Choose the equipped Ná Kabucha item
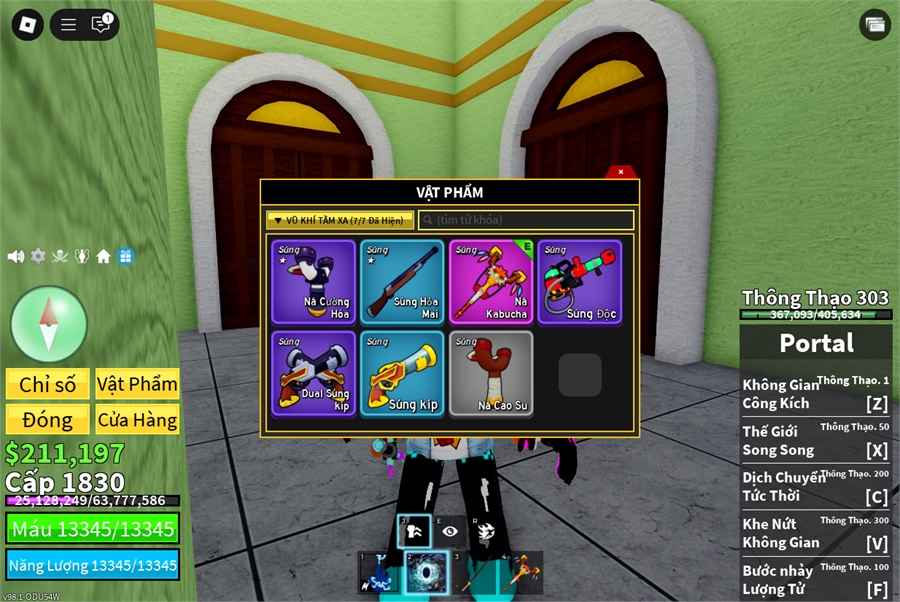This screenshot has height=602, width=900. 491,282
